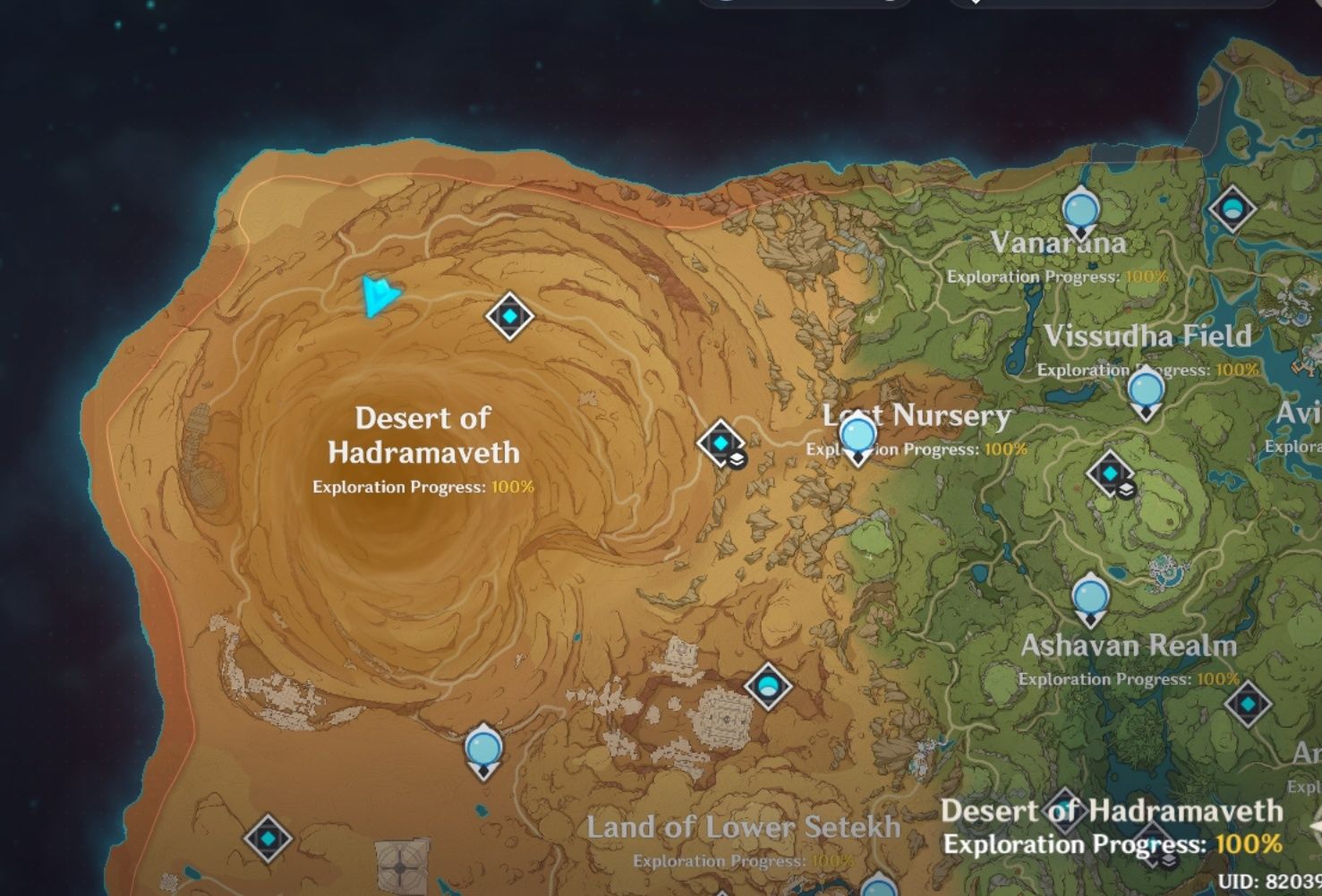Open the domain in Land of Lower Setekh
Screen dimensions: 1322x896
(768, 686)
